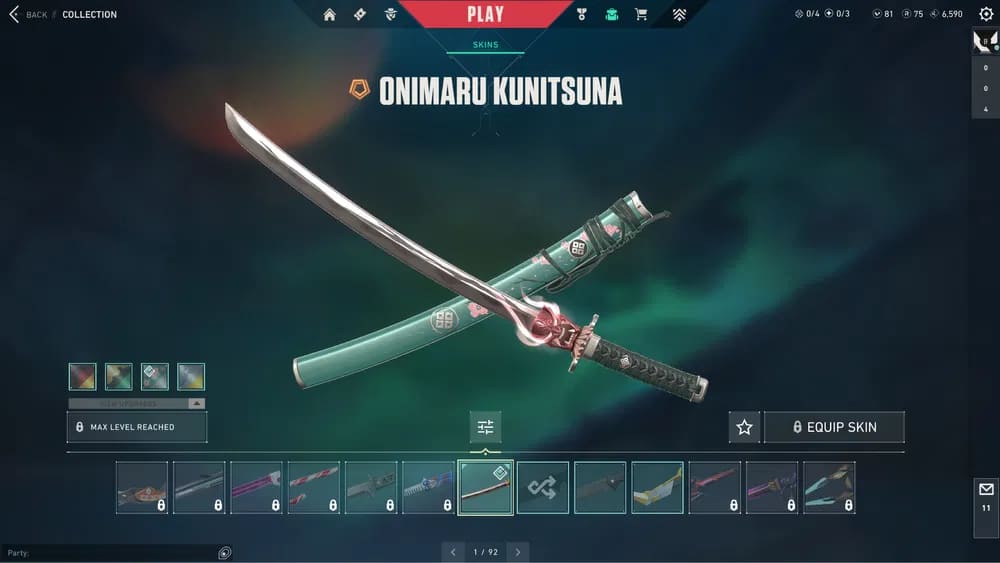Pick the locked twin cyan blades thumbnail
This screenshot has width=1000, height=563.
click(829, 487)
